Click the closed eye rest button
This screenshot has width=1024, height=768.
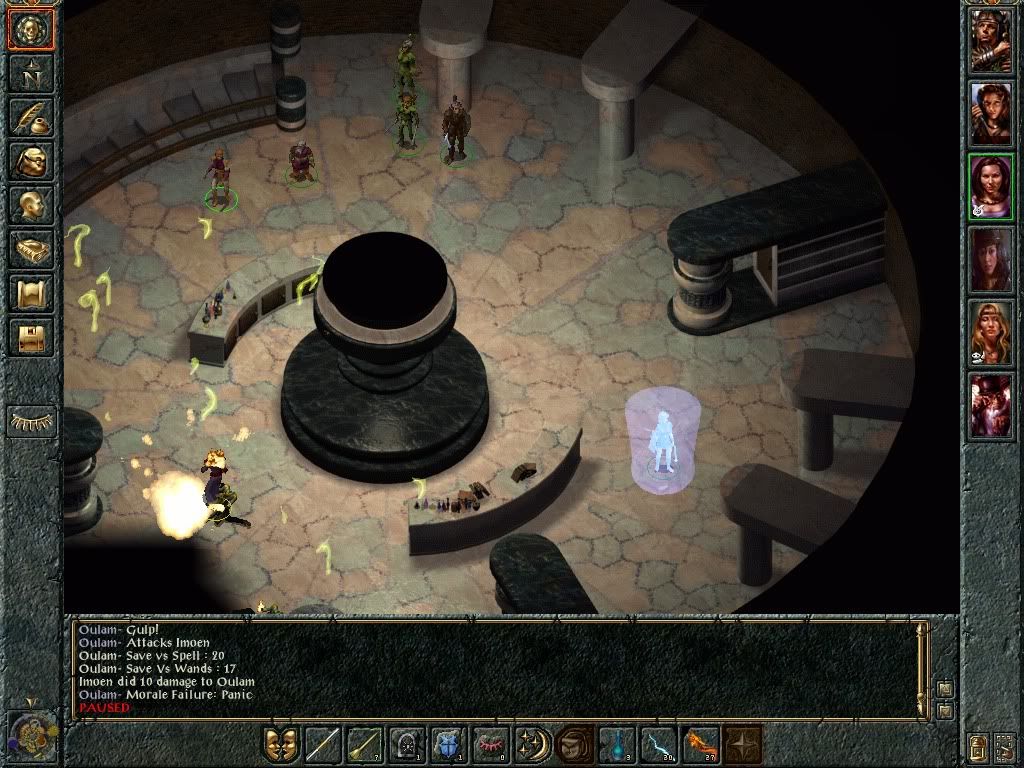(31, 421)
